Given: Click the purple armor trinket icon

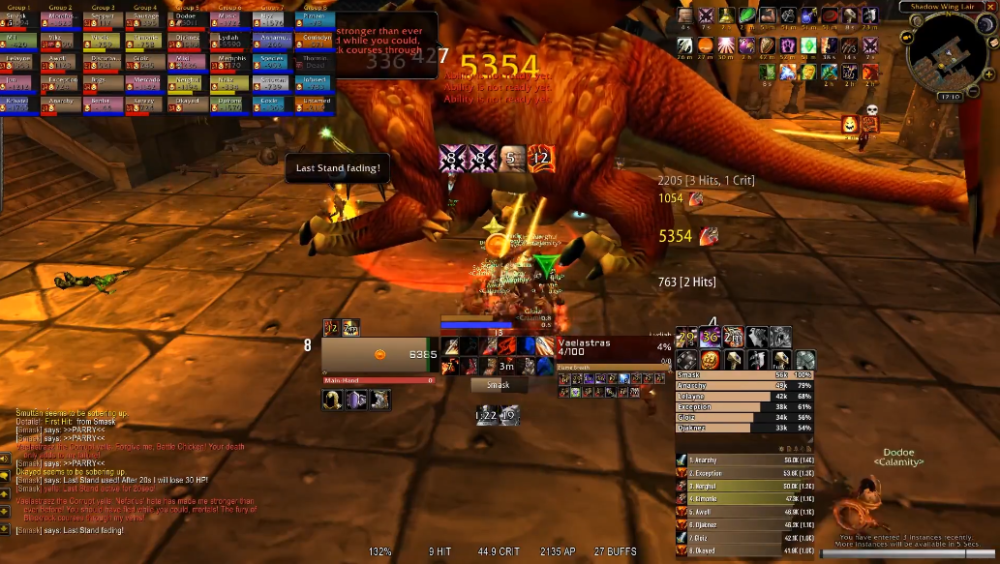Looking at the screenshot, I should coord(357,400).
